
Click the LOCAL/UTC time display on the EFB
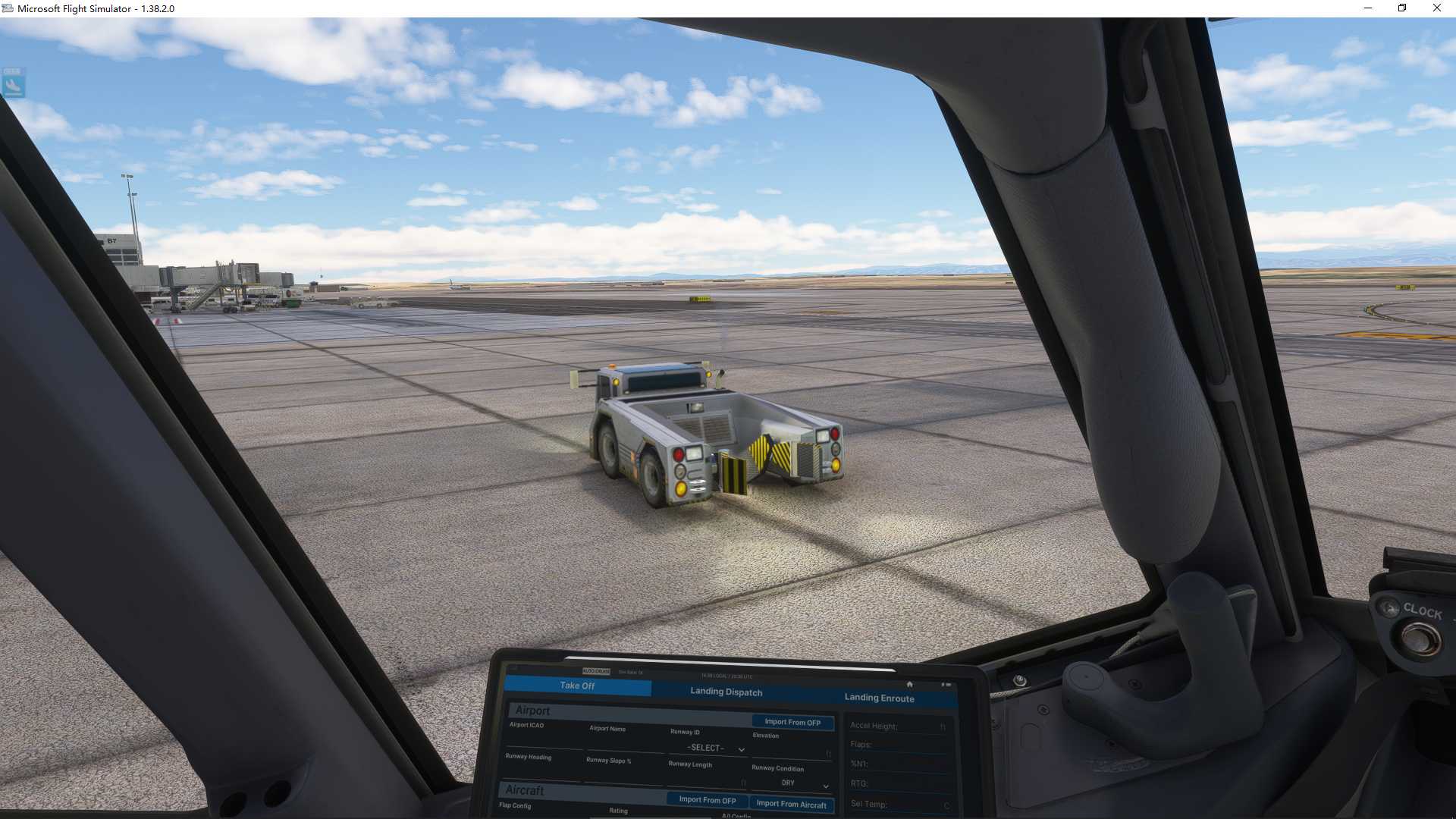[726, 676]
